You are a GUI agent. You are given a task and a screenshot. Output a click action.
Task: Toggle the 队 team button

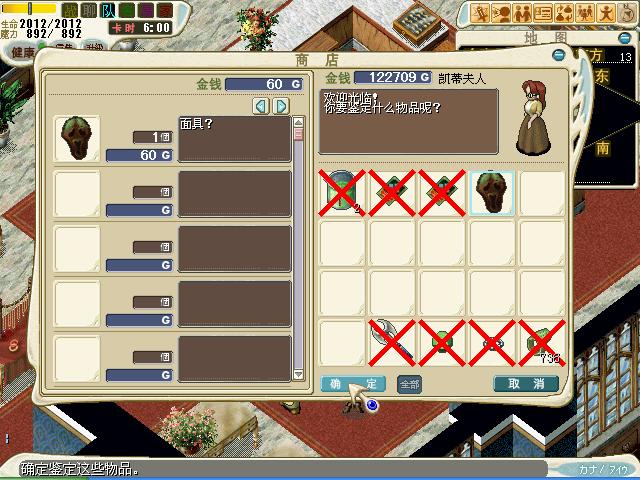pos(110,9)
